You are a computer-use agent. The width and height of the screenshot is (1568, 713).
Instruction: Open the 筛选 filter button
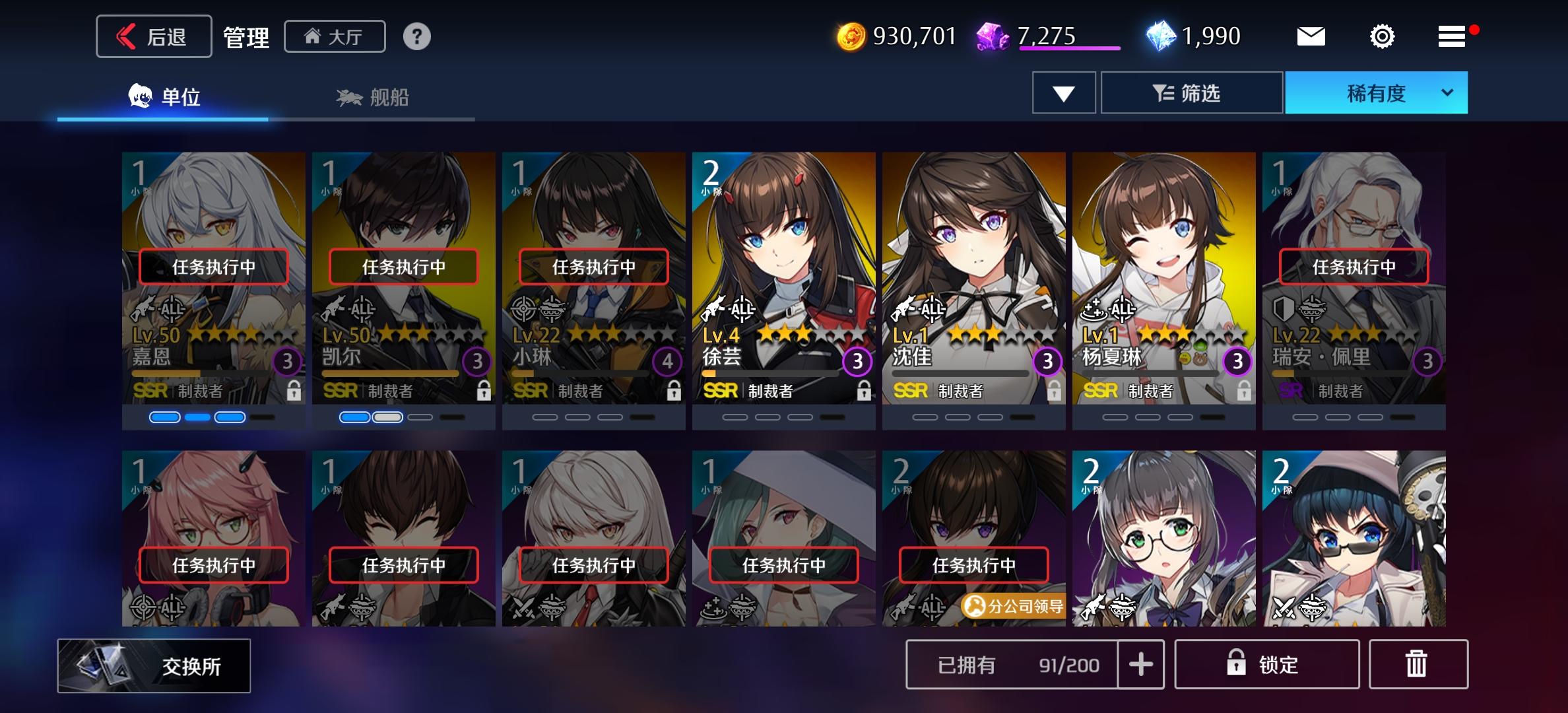click(1192, 92)
